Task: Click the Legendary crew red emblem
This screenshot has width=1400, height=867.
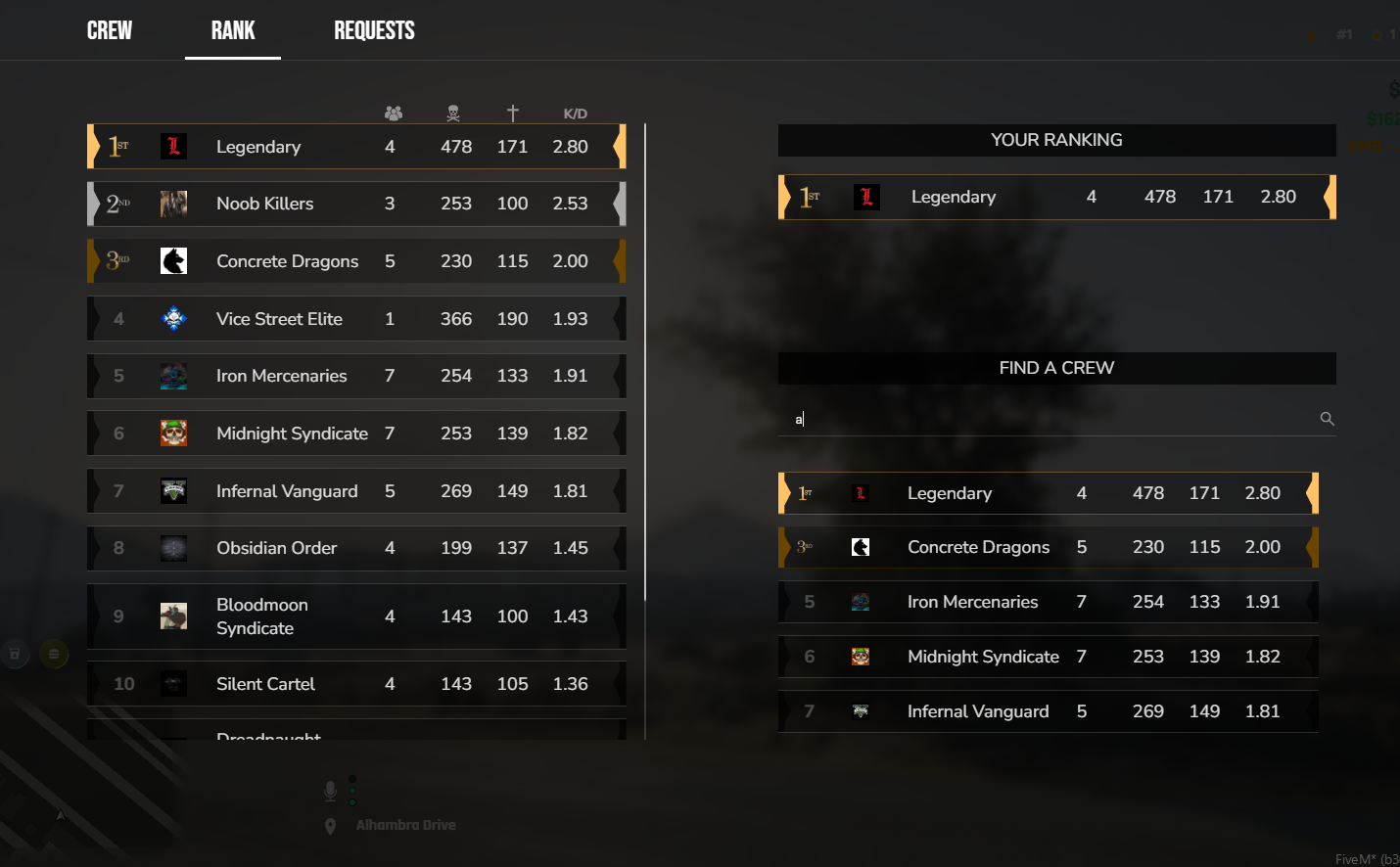Action: pos(173,146)
